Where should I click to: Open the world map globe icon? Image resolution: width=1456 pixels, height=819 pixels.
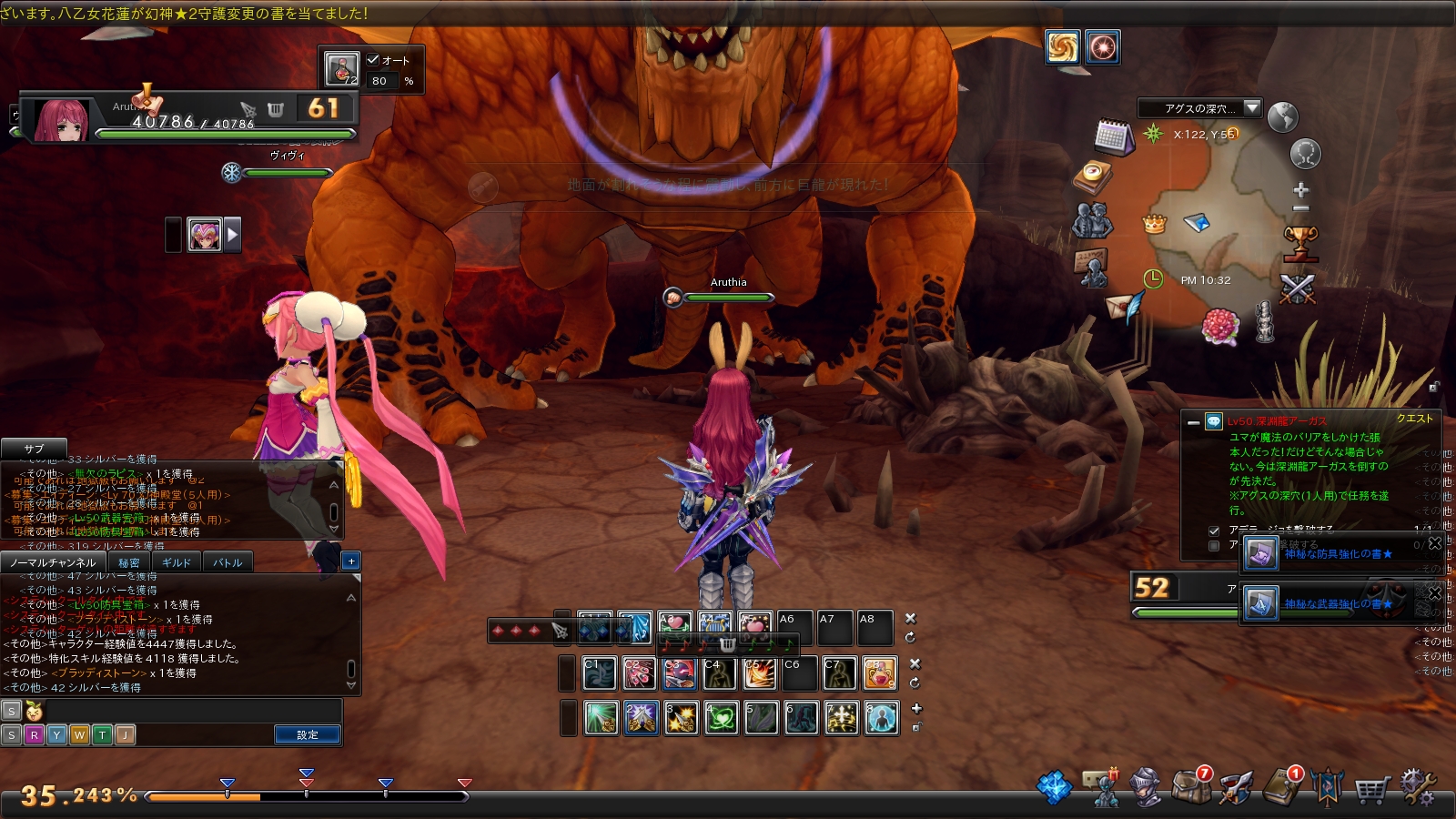[x=1282, y=116]
